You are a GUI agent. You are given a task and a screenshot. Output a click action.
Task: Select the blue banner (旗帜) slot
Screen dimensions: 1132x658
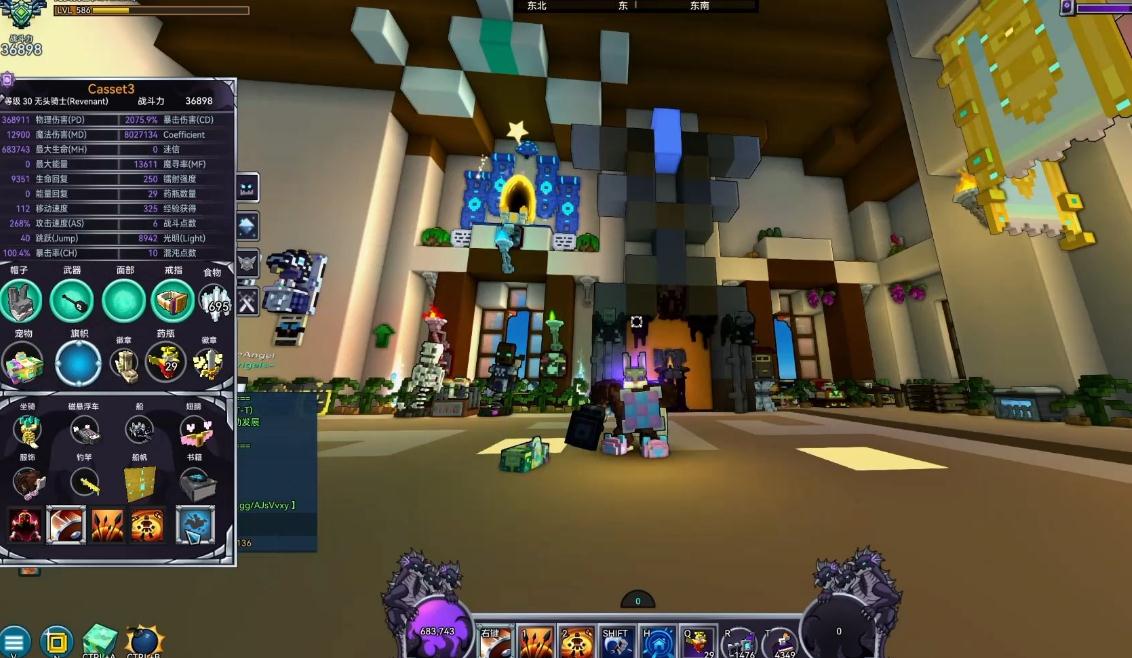coord(78,362)
